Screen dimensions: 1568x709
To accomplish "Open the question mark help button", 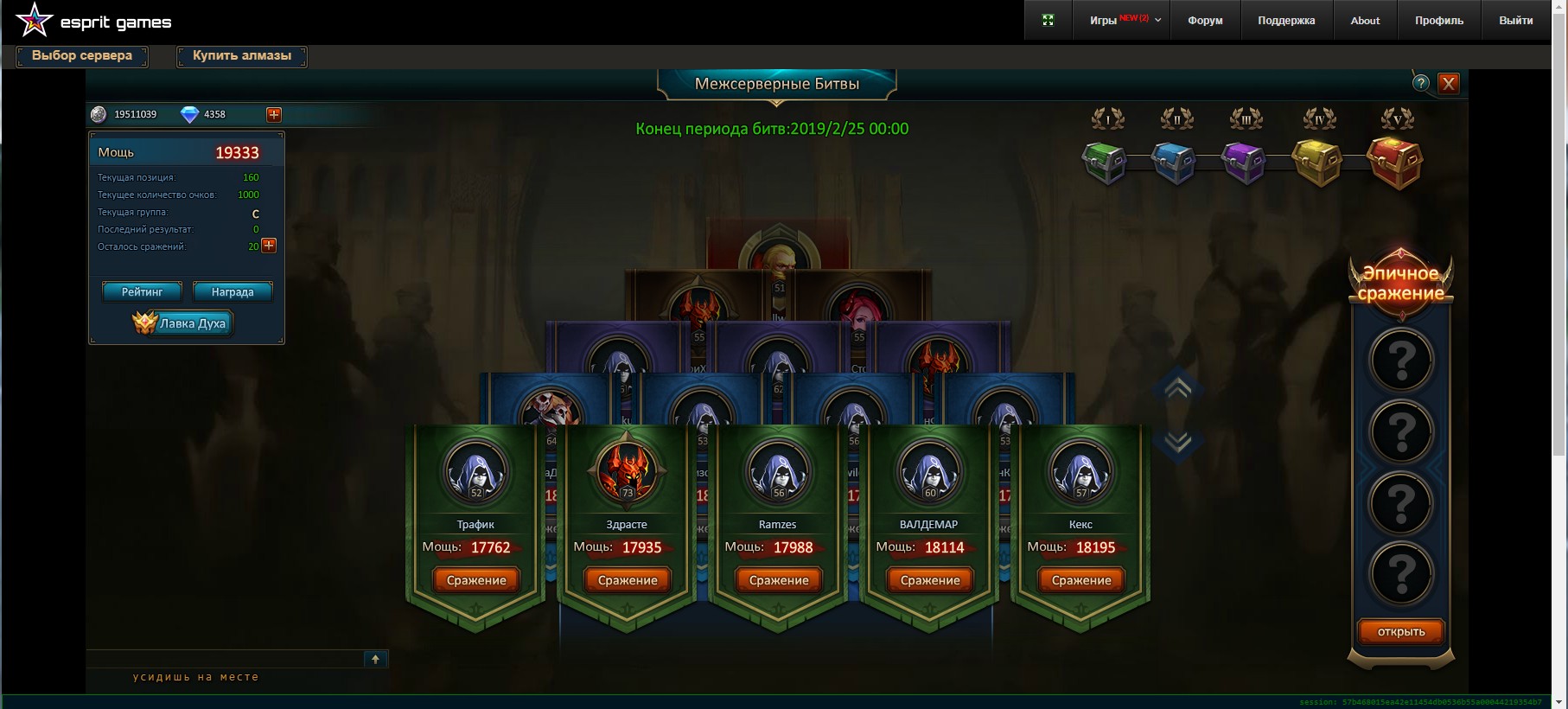I will pyautogui.click(x=1421, y=84).
